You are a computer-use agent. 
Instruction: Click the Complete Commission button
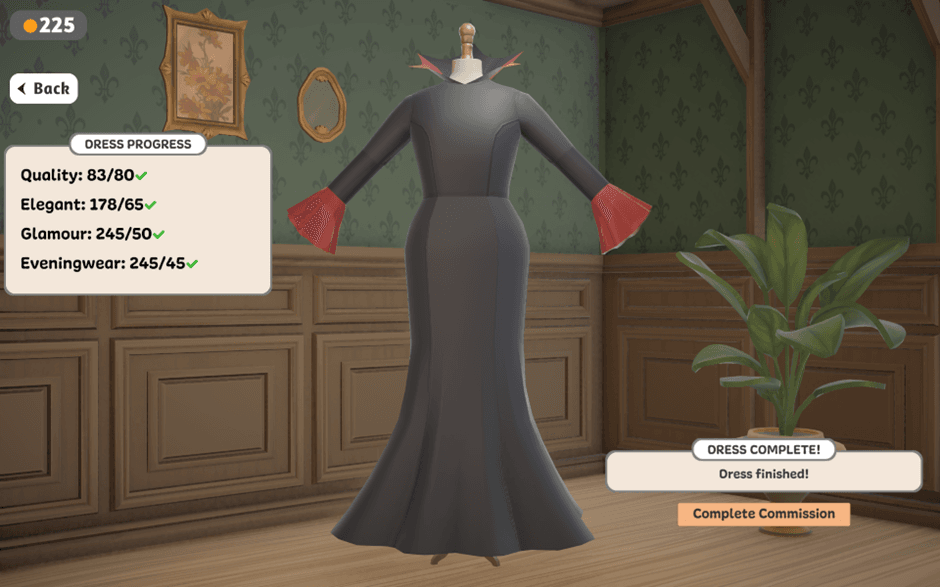coord(763,514)
